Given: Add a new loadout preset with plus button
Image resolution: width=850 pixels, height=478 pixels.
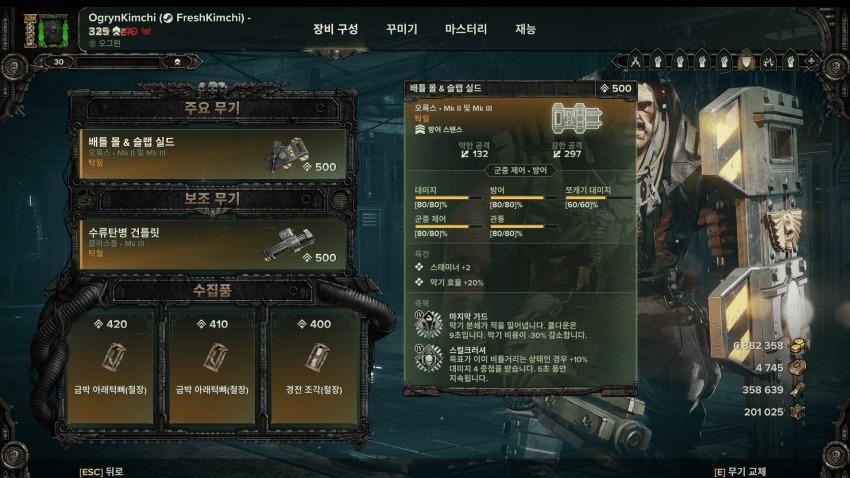Looking at the screenshot, I should pyautogui.click(x=813, y=62).
